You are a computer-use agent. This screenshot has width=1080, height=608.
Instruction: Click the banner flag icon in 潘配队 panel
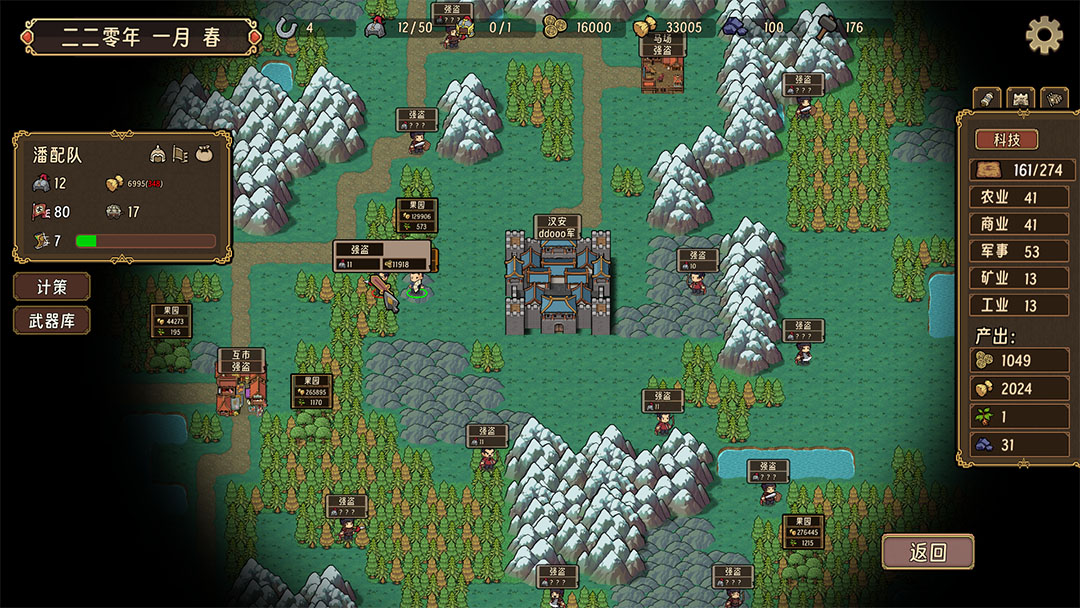point(181,154)
